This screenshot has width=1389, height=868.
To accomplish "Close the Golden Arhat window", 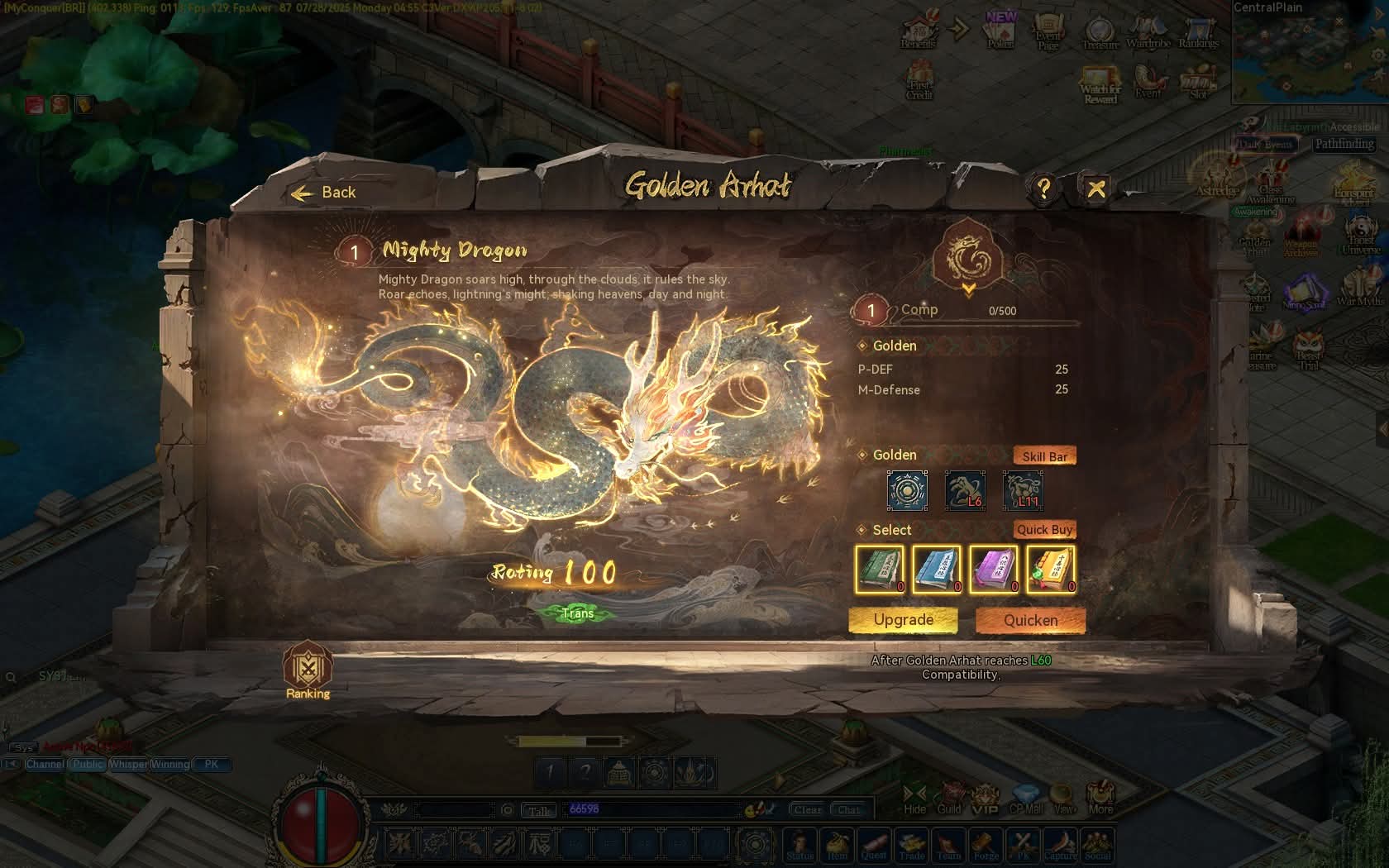I will point(1096,189).
